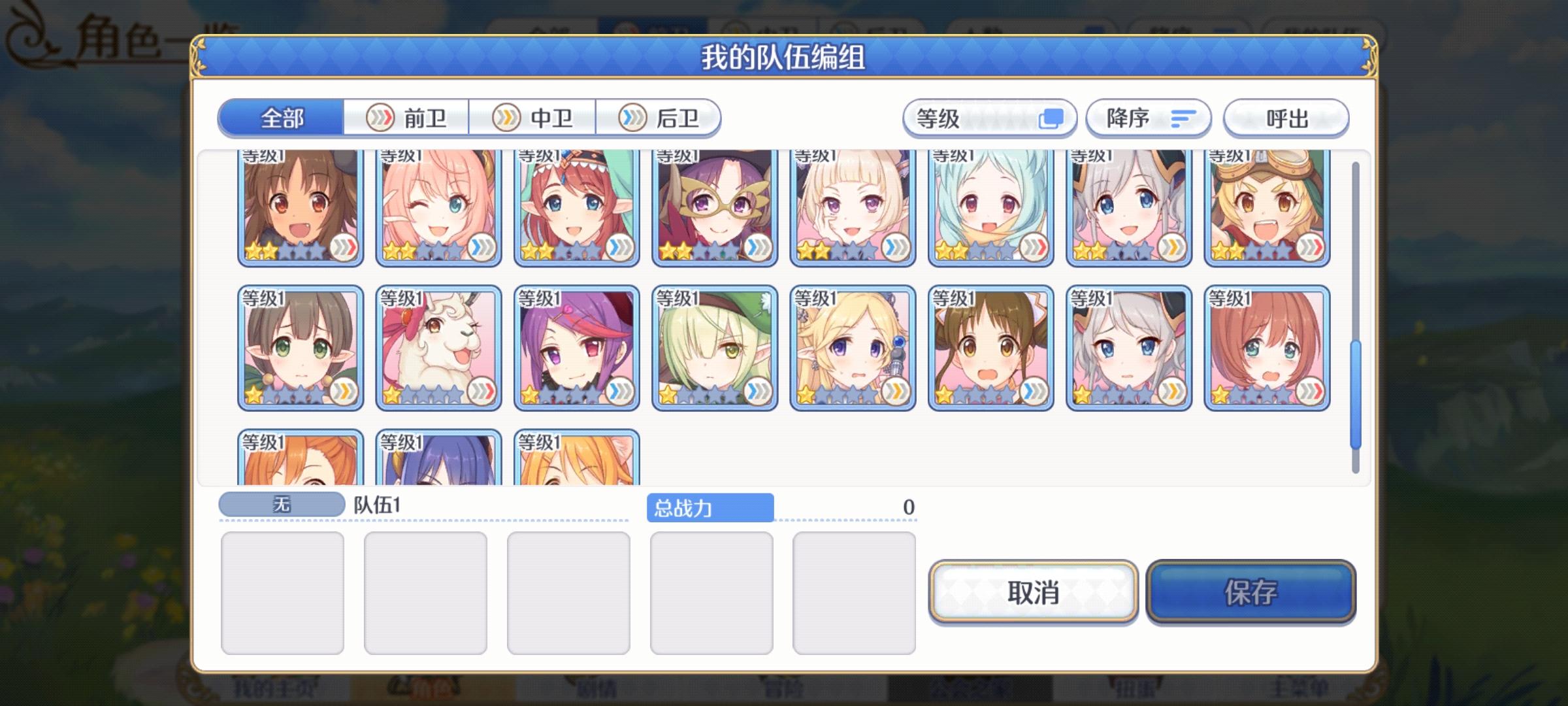Select the white llama character thumbnail
The height and width of the screenshot is (706, 1568).
(438, 346)
